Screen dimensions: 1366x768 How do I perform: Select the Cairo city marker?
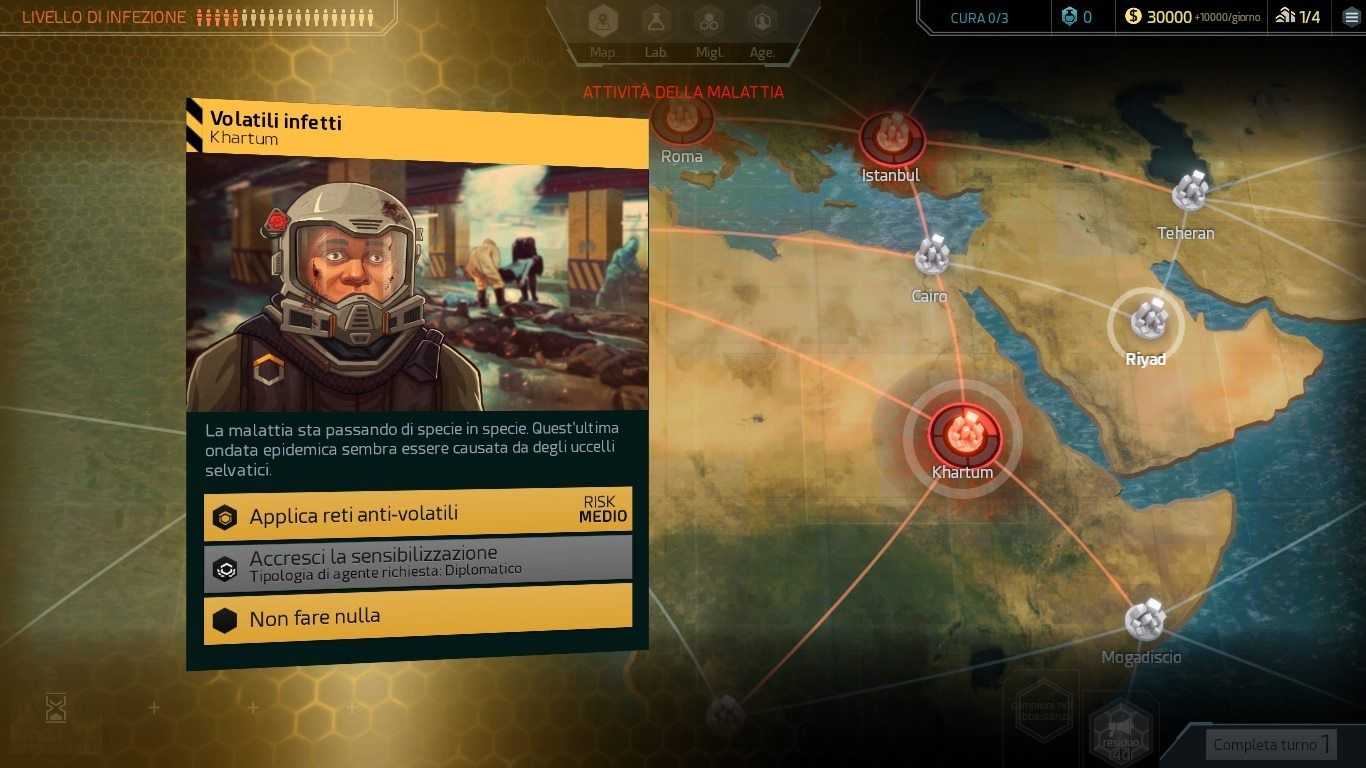point(932,256)
